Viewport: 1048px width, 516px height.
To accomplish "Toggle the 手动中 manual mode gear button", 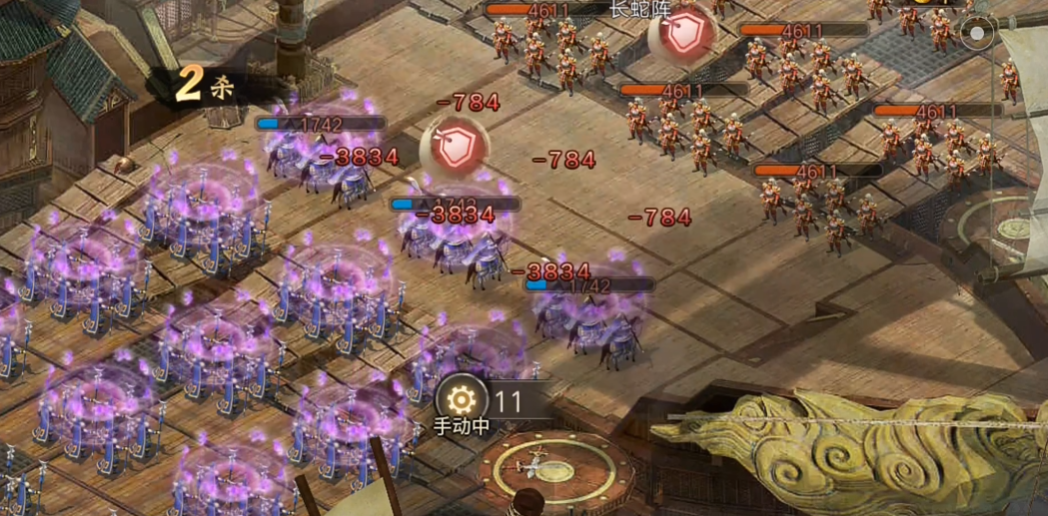I will 461,401.
